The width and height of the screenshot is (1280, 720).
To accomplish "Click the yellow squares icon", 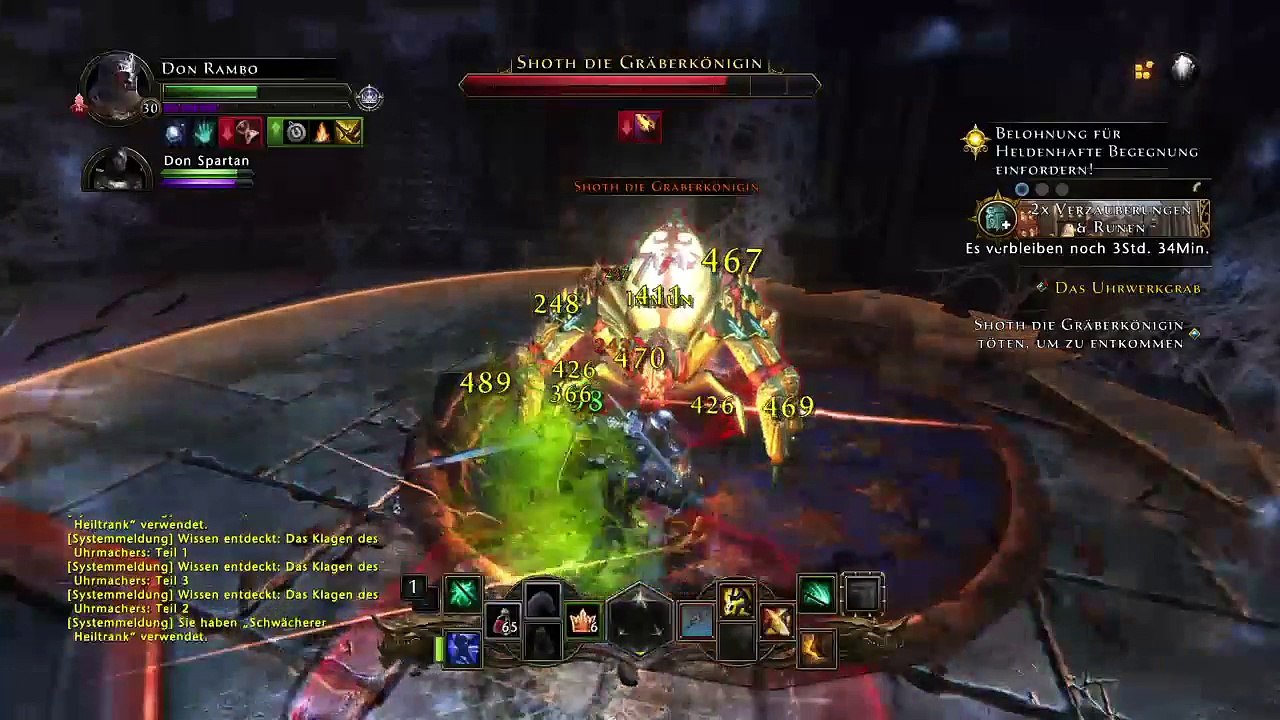I will point(1144,70).
